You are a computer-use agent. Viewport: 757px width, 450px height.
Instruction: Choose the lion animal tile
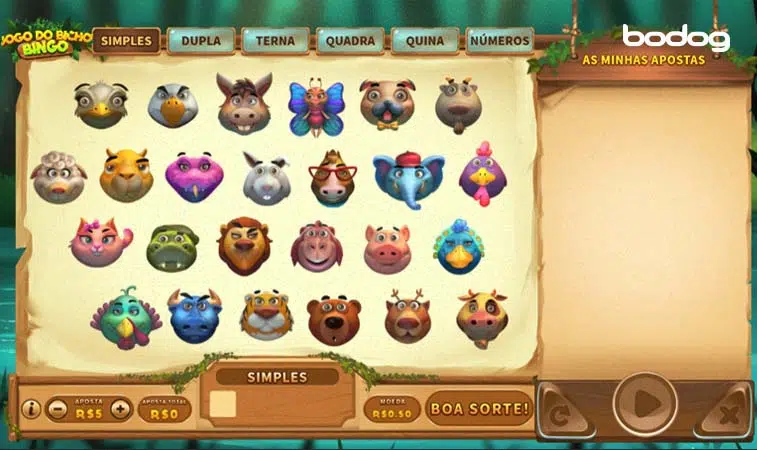click(x=243, y=246)
